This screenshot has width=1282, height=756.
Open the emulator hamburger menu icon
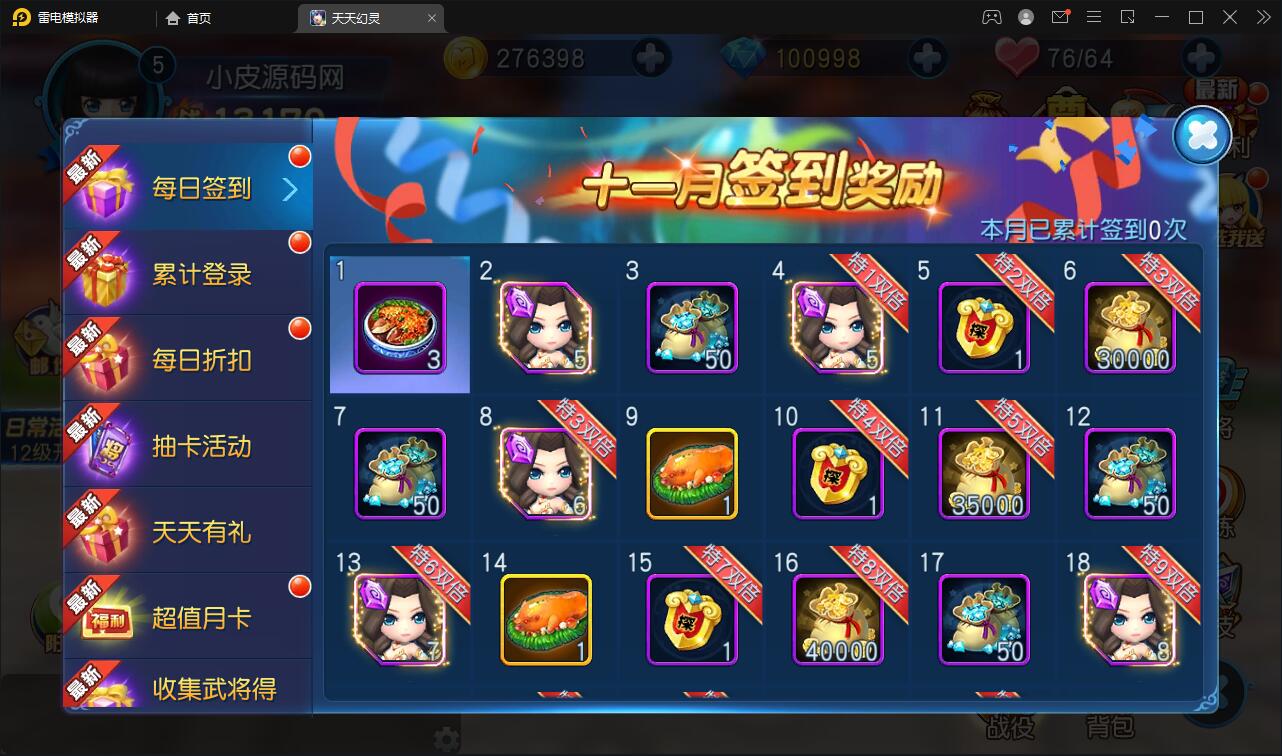(x=1093, y=17)
